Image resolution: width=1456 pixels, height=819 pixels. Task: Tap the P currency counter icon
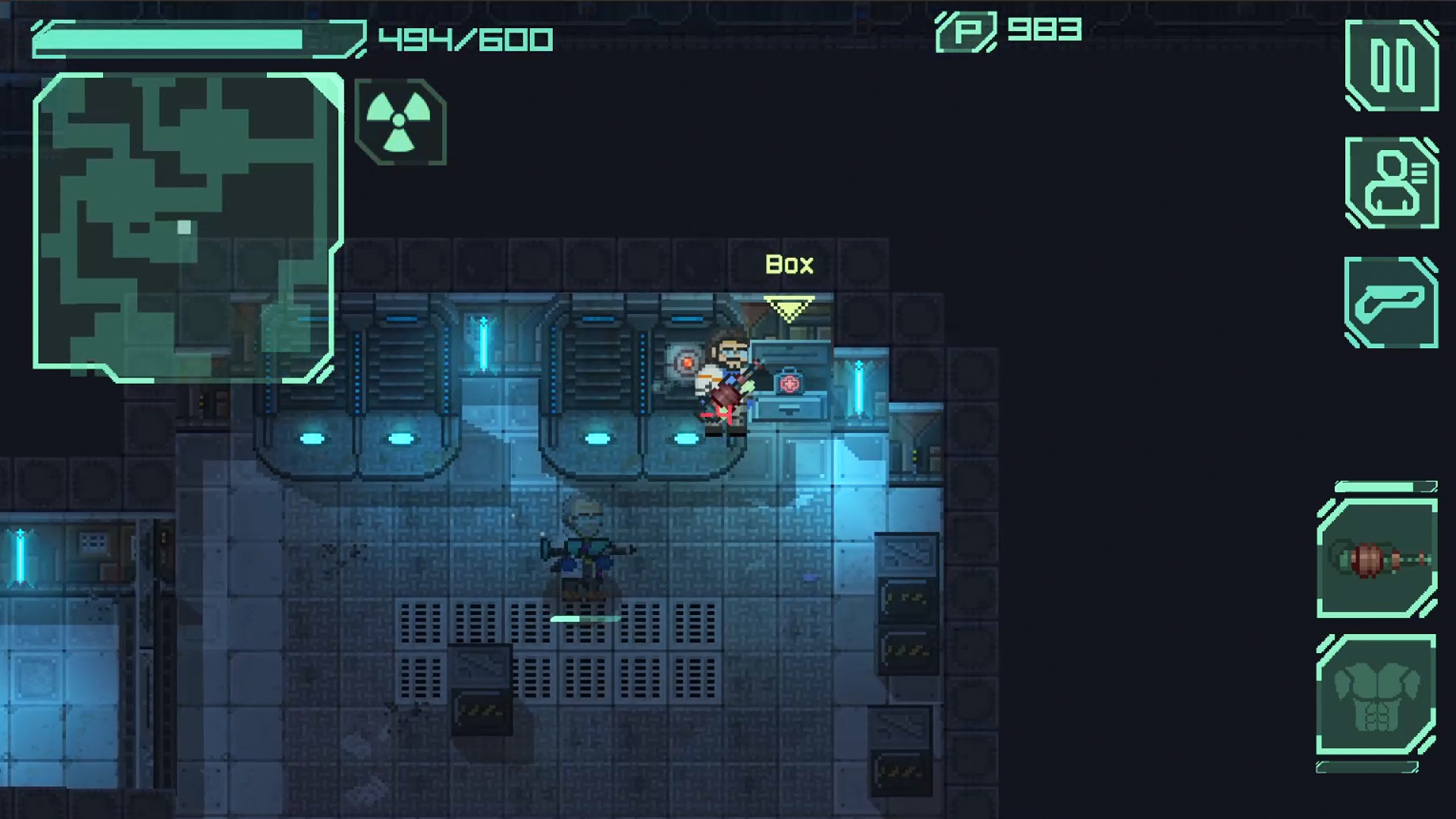pyautogui.click(x=966, y=31)
